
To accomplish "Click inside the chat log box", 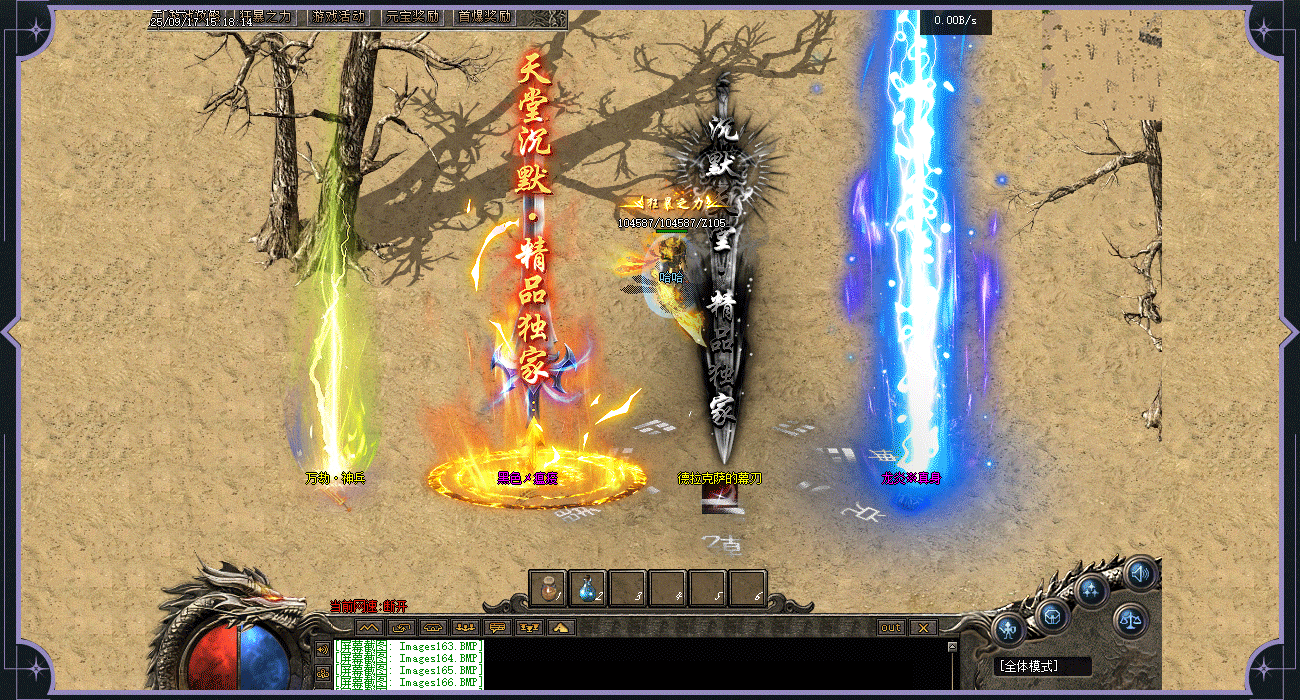I will coord(700,665).
